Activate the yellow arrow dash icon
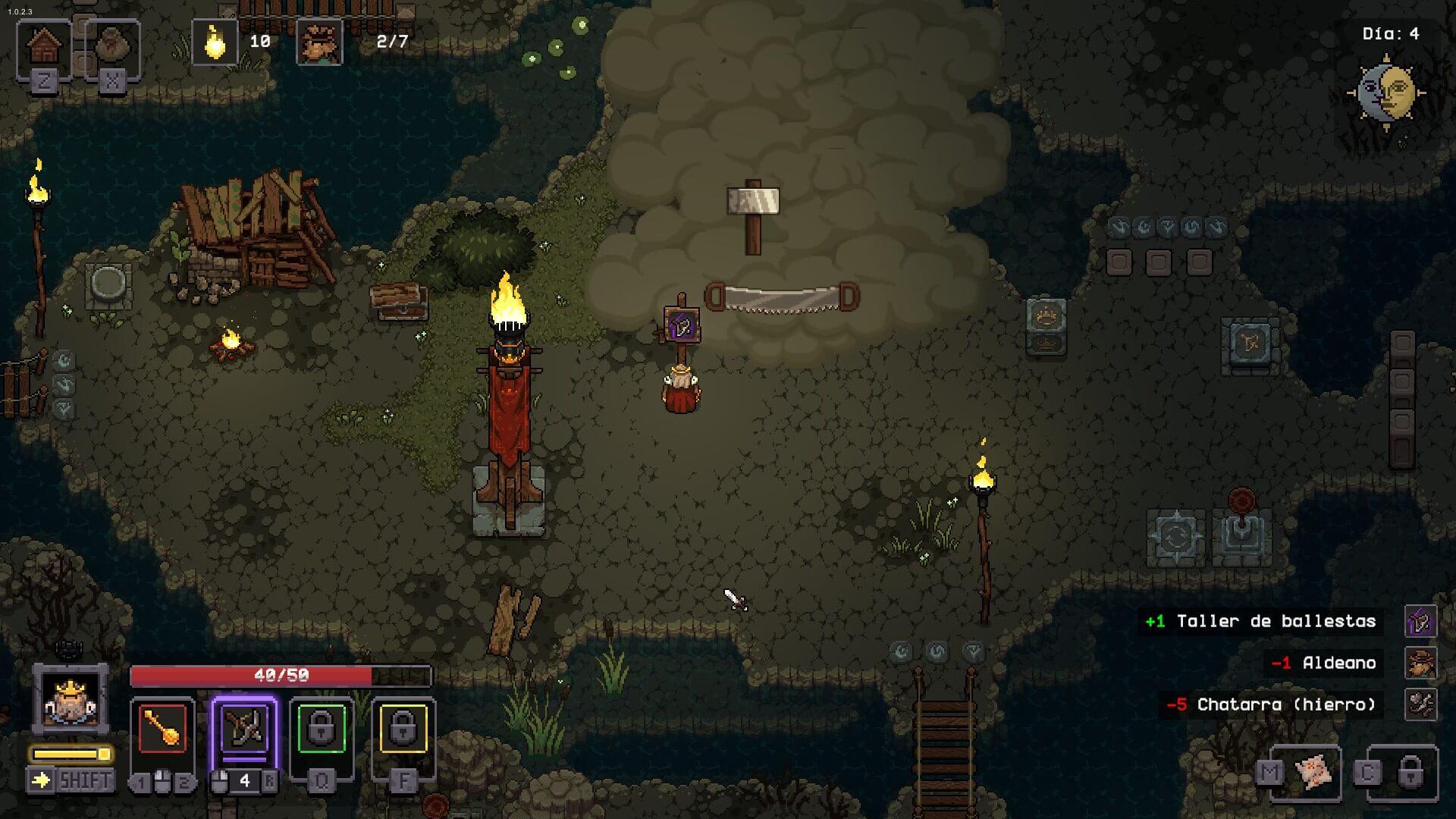Image resolution: width=1456 pixels, height=819 pixels. (40, 780)
